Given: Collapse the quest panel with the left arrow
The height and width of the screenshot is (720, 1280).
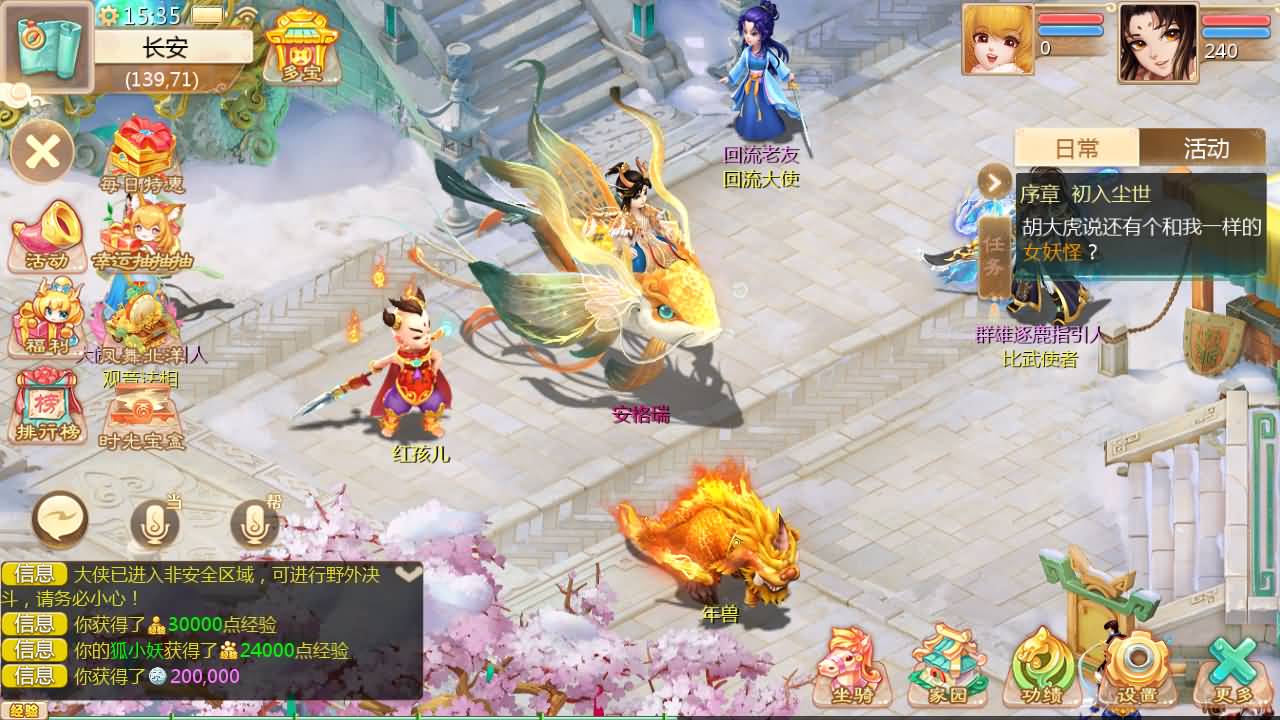Looking at the screenshot, I should pyautogui.click(x=992, y=182).
